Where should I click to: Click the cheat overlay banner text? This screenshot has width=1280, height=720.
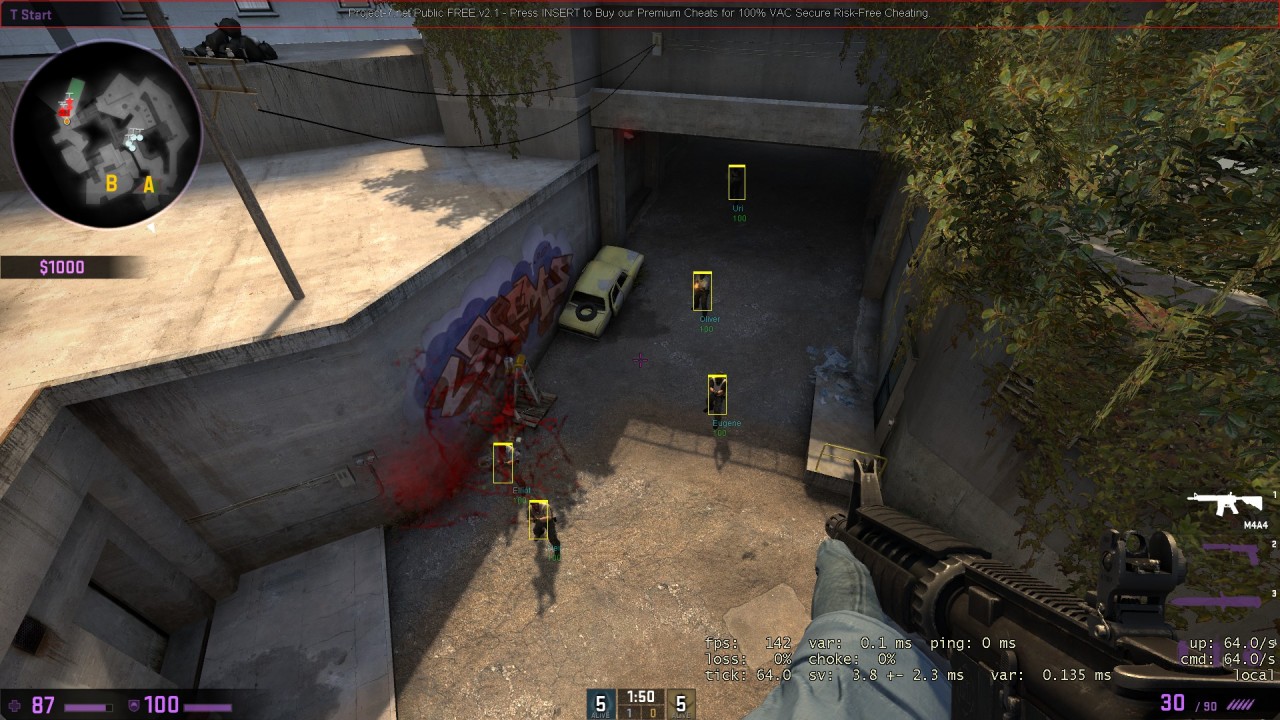[638, 13]
